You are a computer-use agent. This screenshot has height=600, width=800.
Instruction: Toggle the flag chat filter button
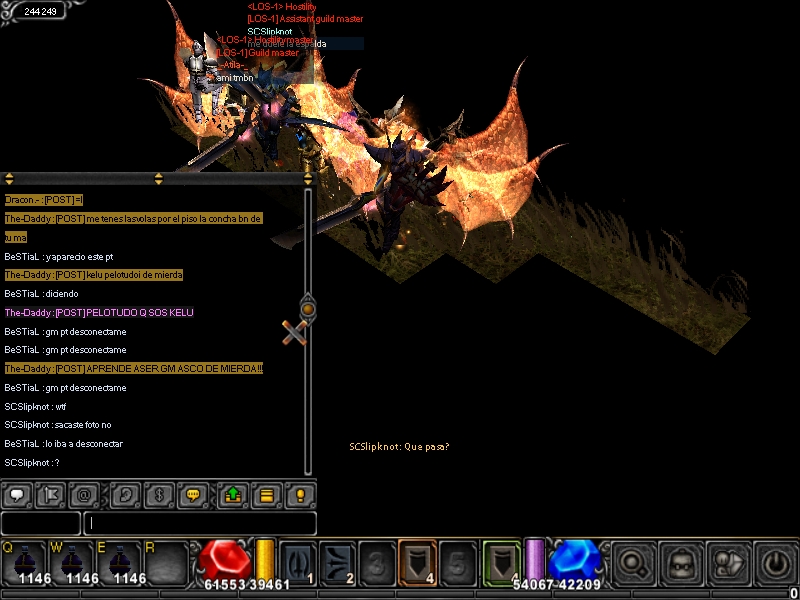(x=52, y=494)
